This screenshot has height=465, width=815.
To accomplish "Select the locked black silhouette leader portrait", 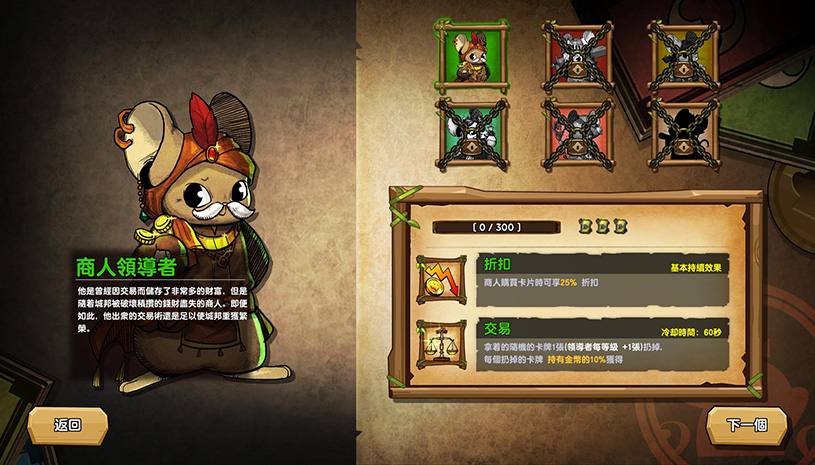I will click(x=683, y=133).
